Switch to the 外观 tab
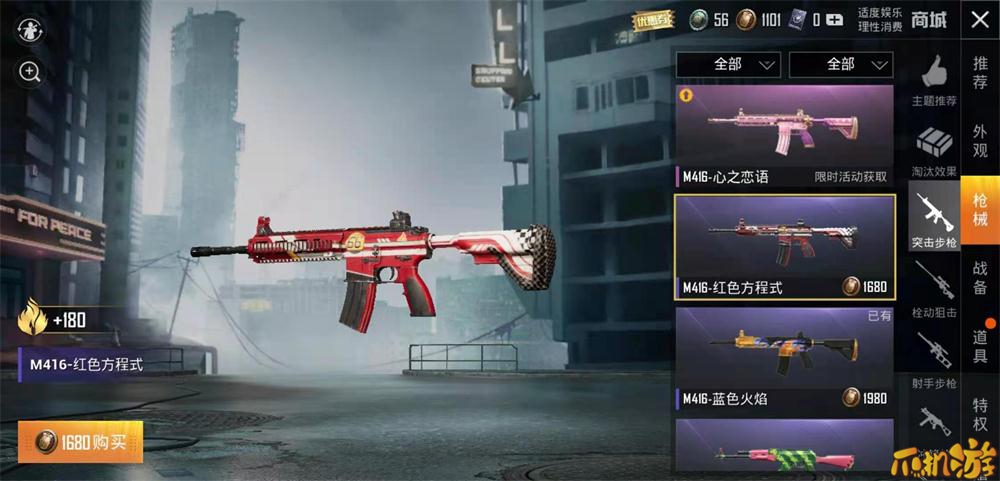The image size is (1000, 481). tap(980, 140)
